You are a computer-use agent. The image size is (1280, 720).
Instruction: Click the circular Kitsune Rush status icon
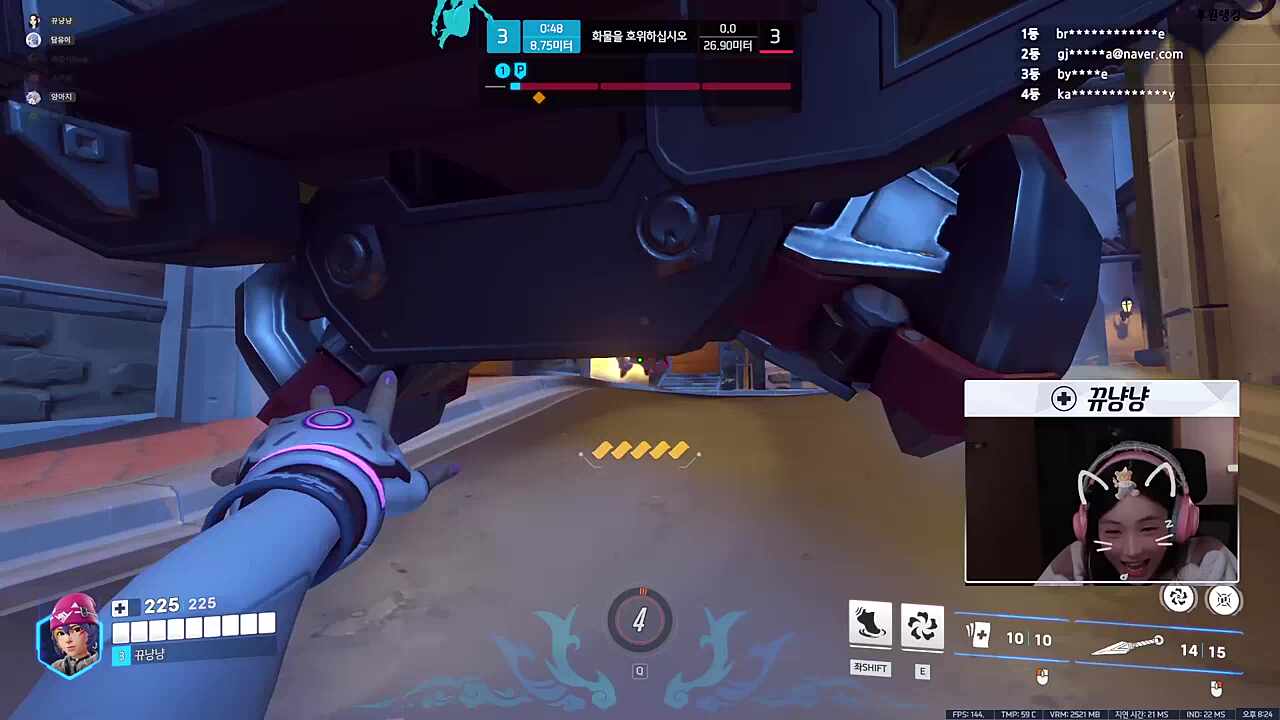click(1178, 598)
